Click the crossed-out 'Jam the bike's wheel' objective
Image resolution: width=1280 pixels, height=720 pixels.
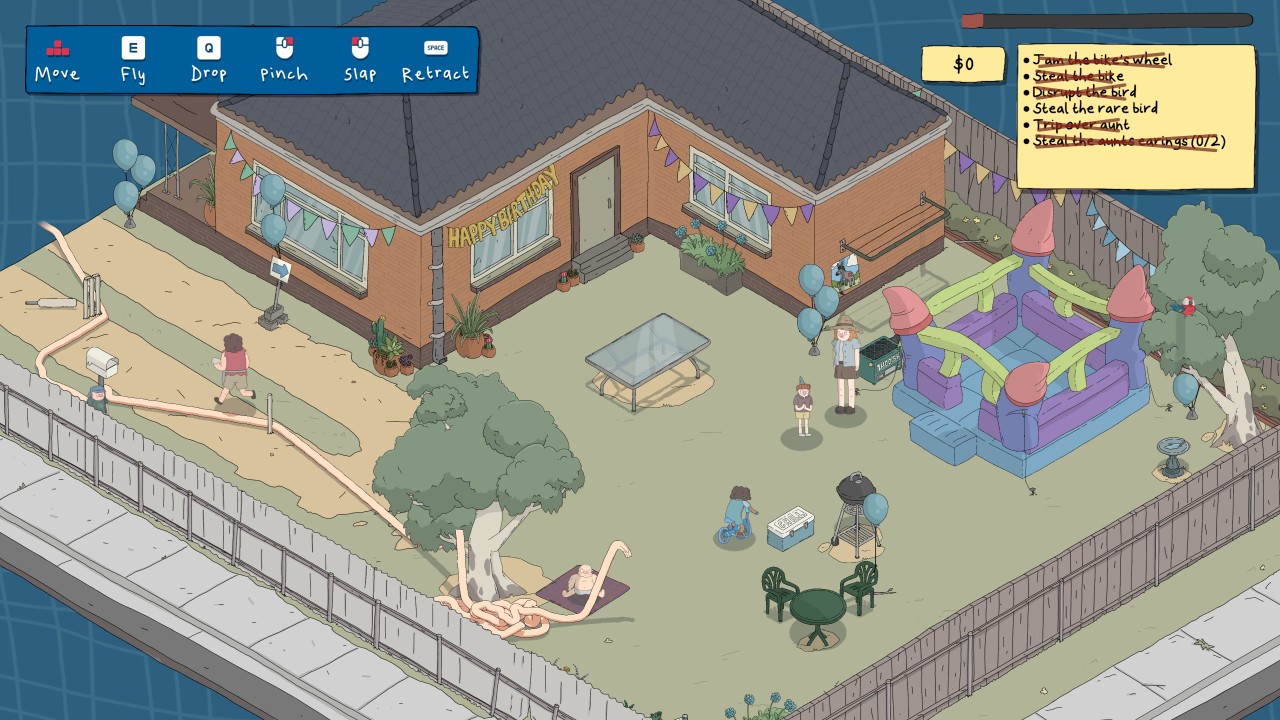pyautogui.click(x=1101, y=60)
